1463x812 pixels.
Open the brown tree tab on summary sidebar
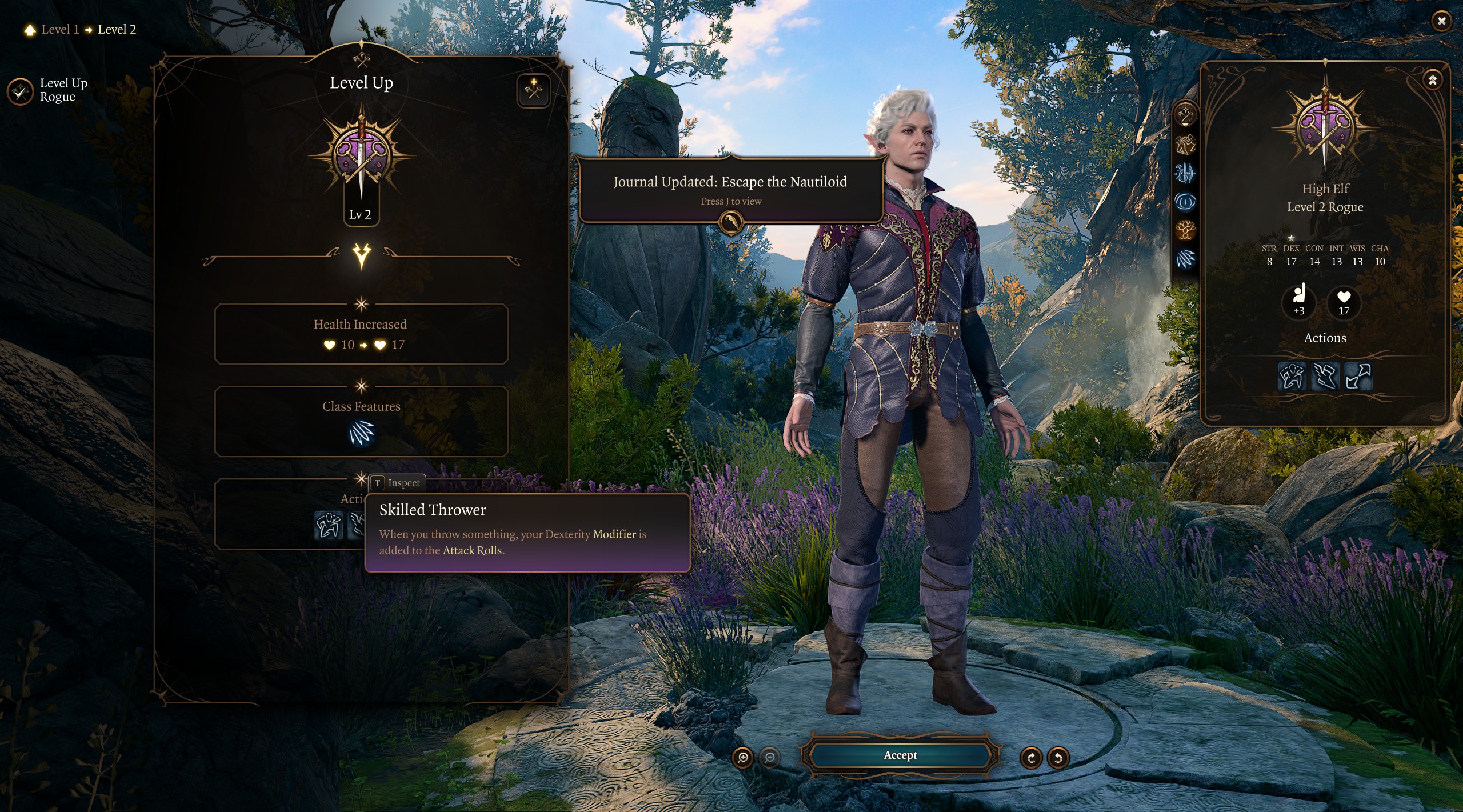pos(1185,230)
